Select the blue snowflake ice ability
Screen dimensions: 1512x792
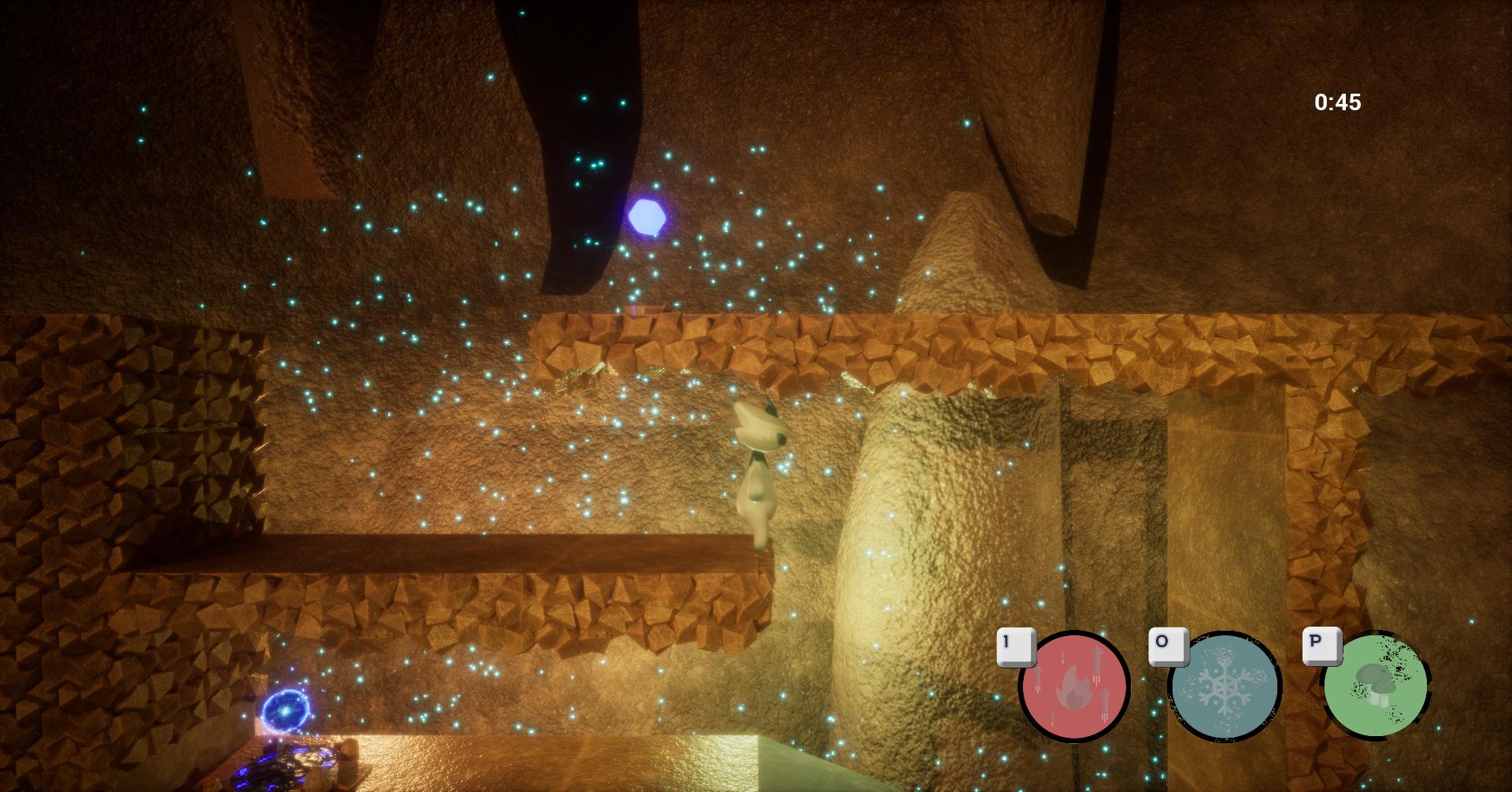point(1225,687)
